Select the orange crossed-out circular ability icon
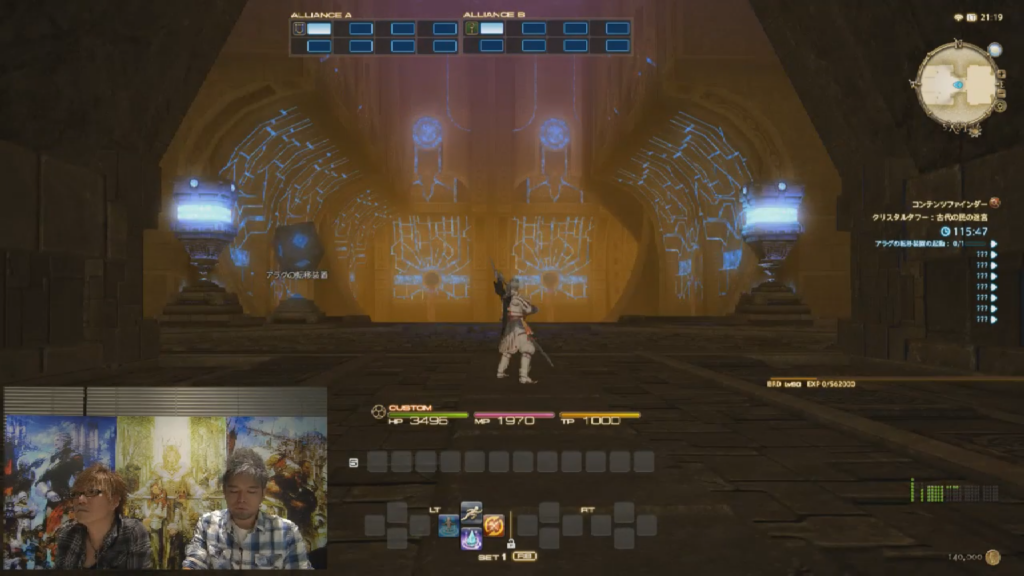Image resolution: width=1024 pixels, height=576 pixels. tap(494, 525)
